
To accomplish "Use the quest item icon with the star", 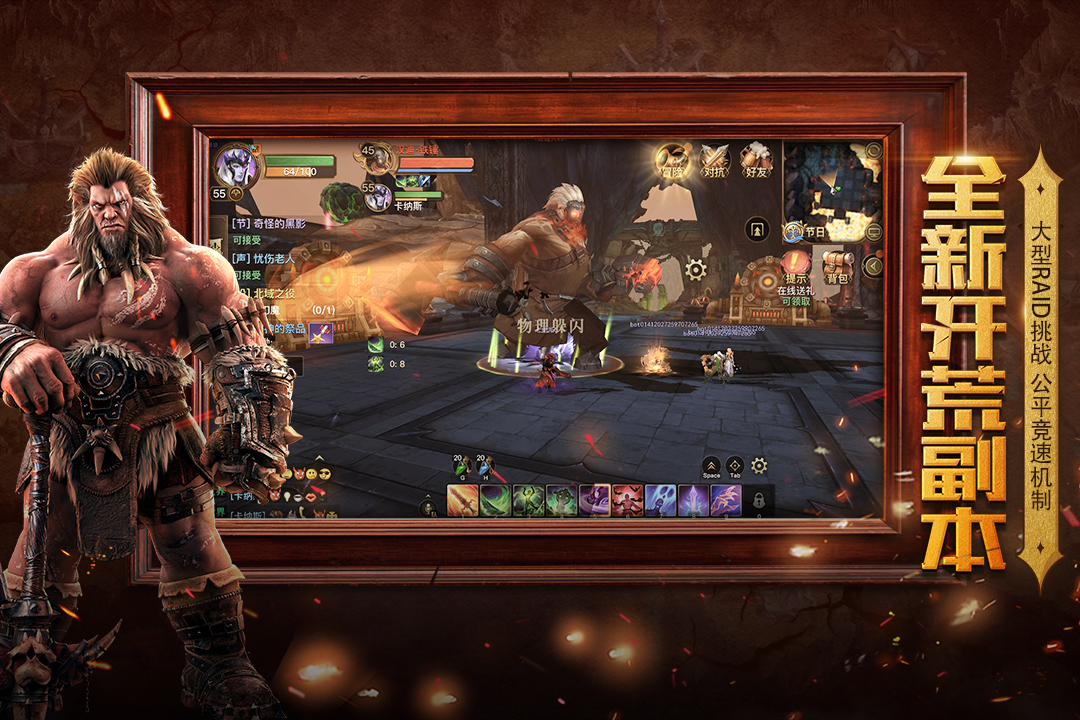I will pos(321,333).
